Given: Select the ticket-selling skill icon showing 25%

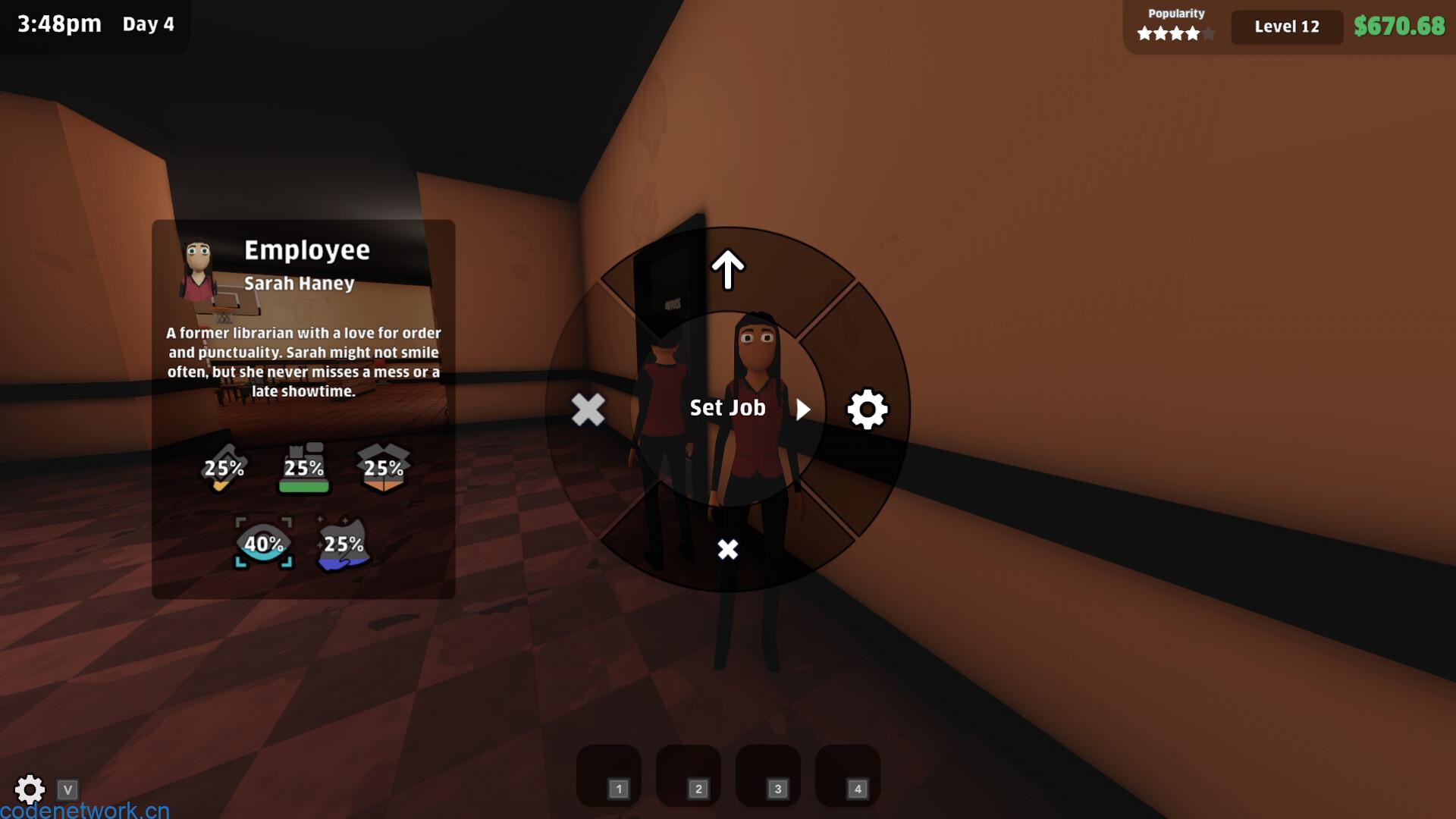Looking at the screenshot, I should (222, 469).
